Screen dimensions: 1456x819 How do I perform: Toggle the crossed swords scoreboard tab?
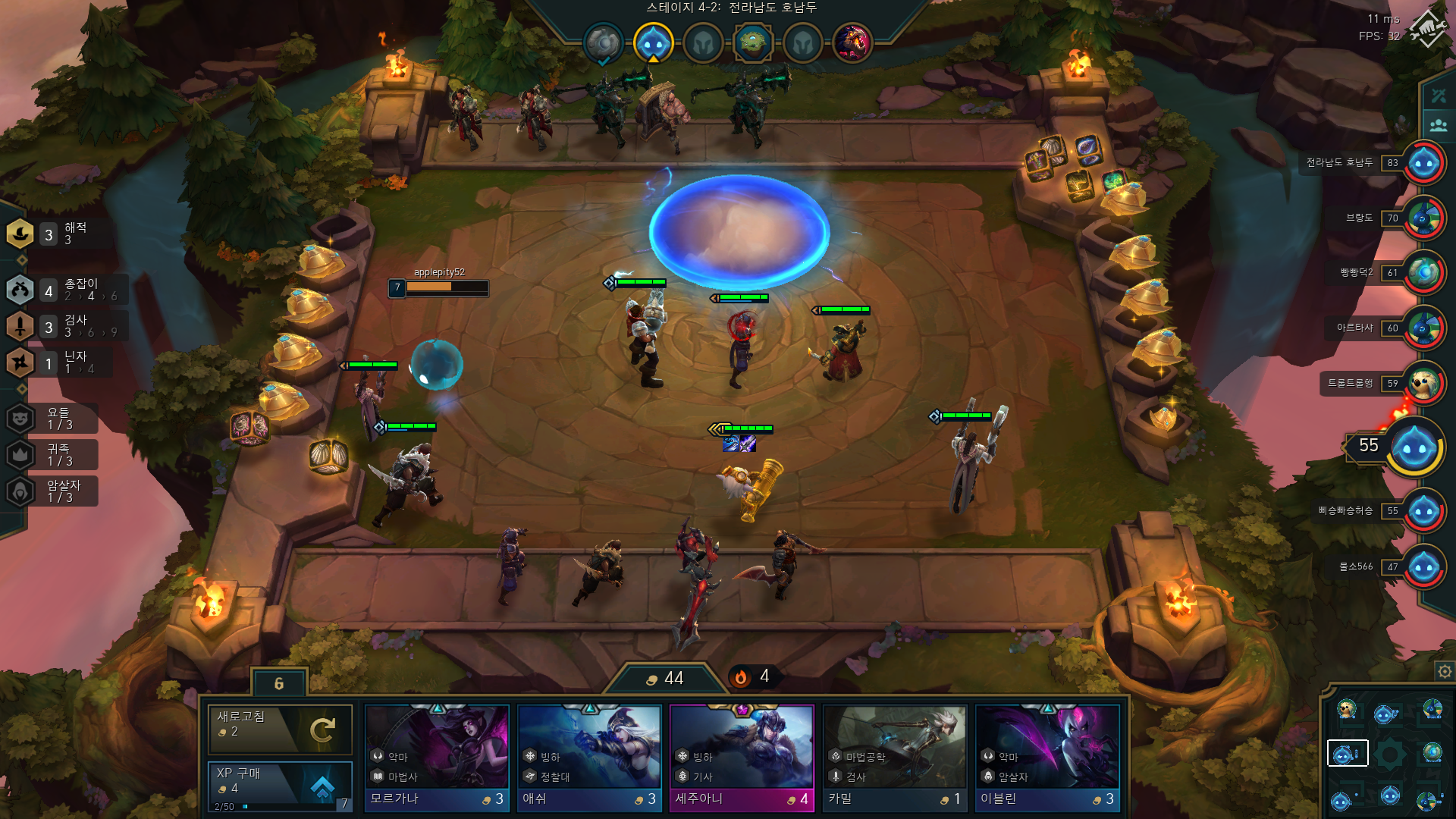coord(1439,96)
